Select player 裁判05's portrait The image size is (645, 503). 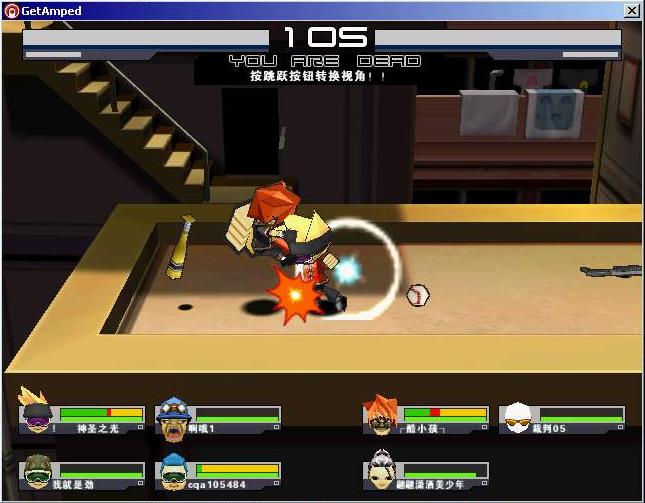coord(517,417)
